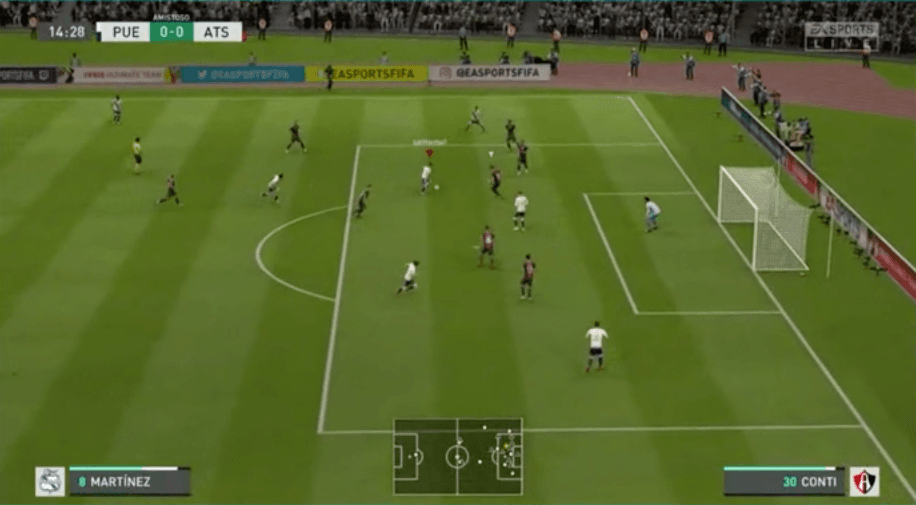Click the Puebla club crest icon

50,481
